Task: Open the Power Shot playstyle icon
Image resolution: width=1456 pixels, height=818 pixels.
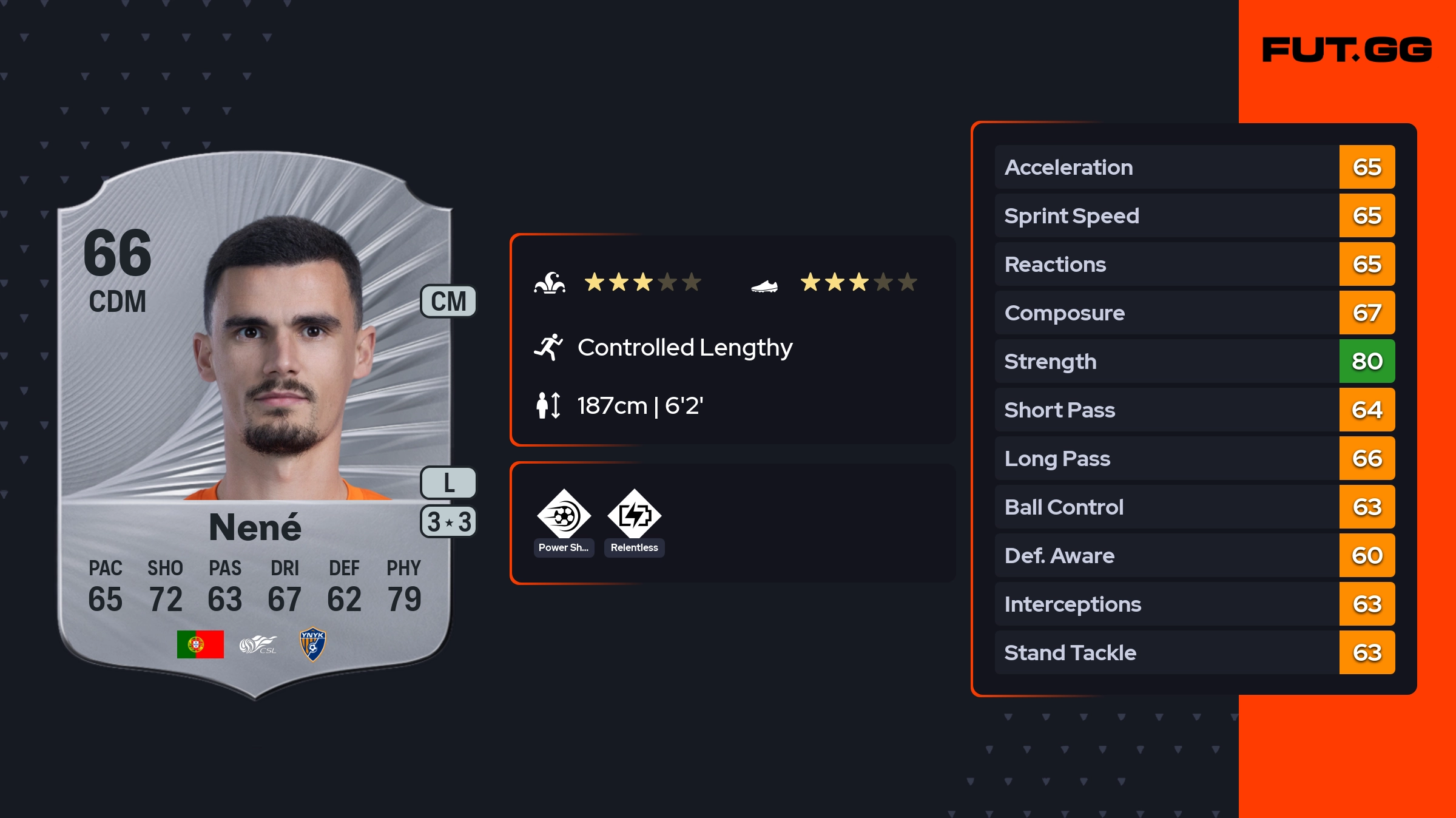Action: [x=564, y=516]
